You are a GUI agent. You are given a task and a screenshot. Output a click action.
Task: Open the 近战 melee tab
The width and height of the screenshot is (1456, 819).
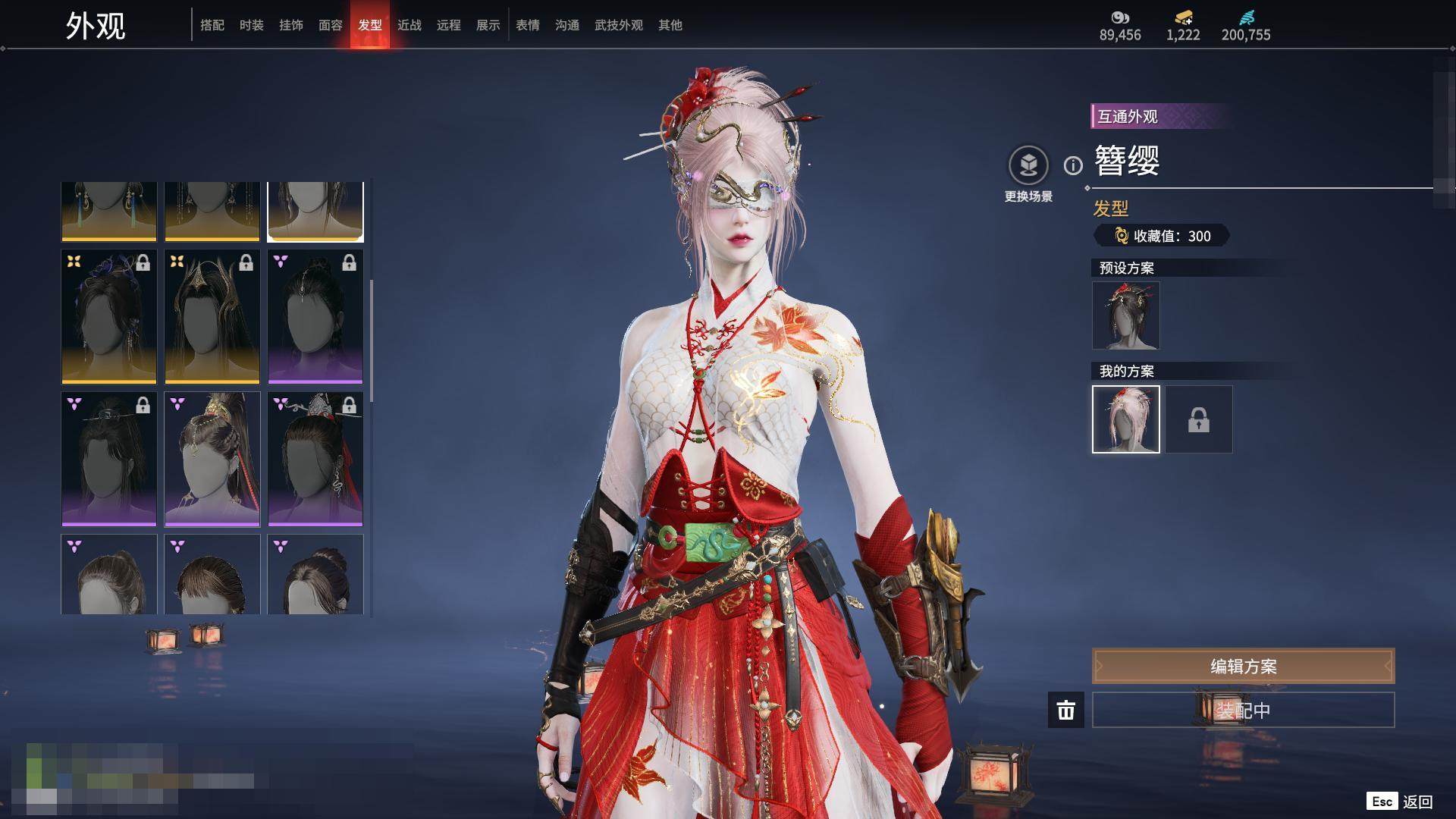(x=409, y=25)
